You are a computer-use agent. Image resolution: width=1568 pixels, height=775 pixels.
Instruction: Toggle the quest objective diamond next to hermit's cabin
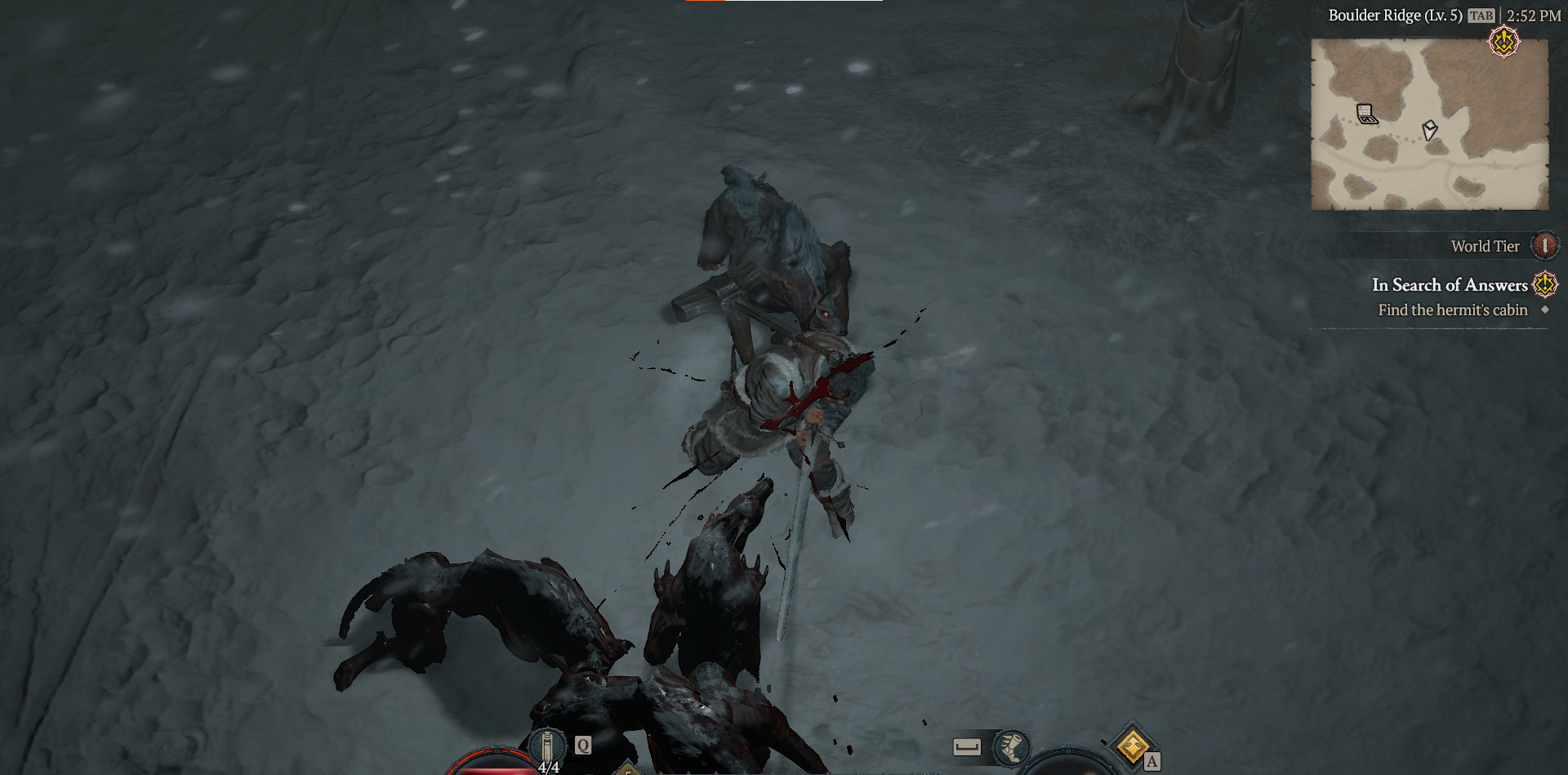(x=1544, y=310)
